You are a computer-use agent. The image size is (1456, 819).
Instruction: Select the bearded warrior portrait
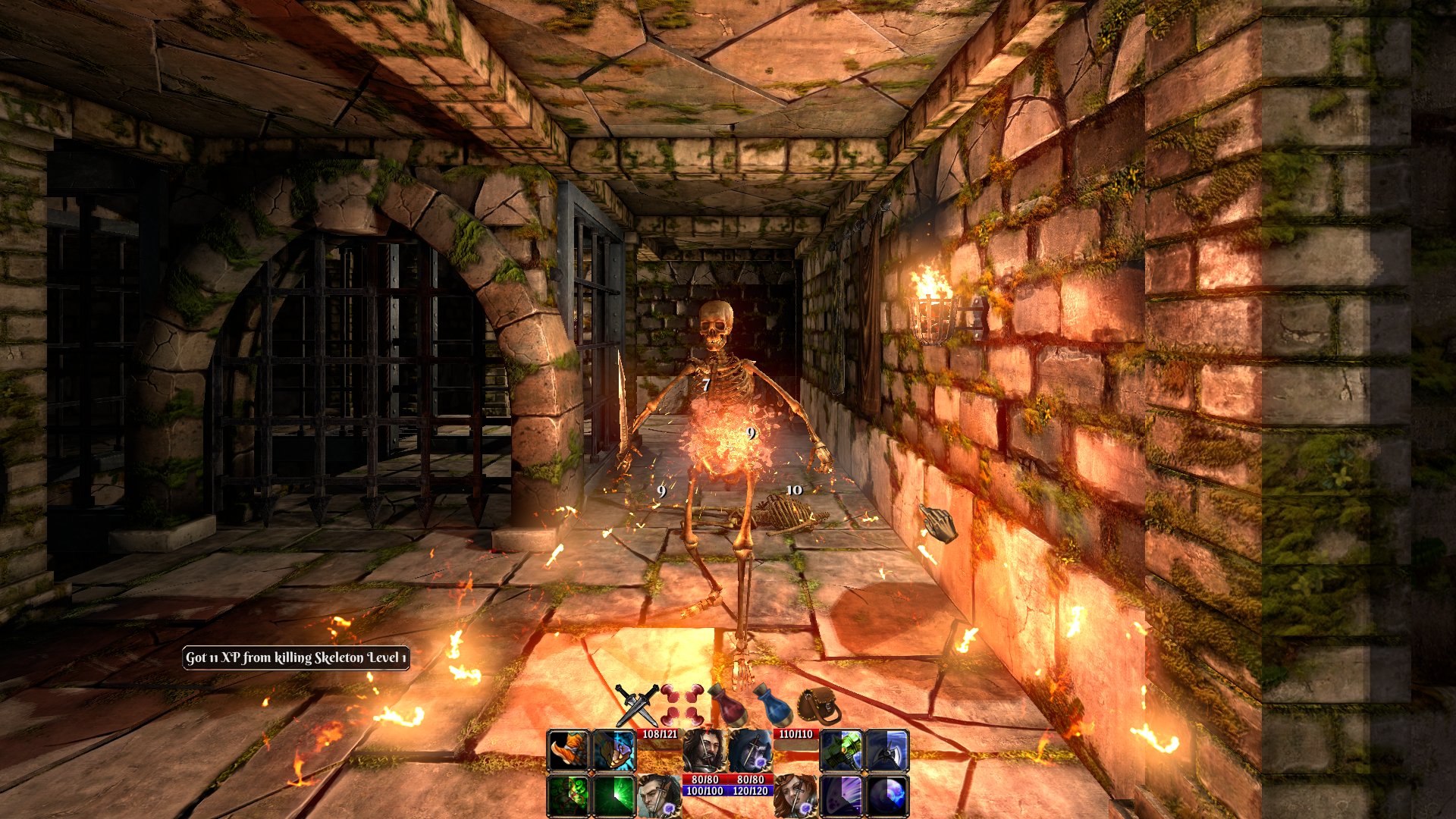coord(704,750)
